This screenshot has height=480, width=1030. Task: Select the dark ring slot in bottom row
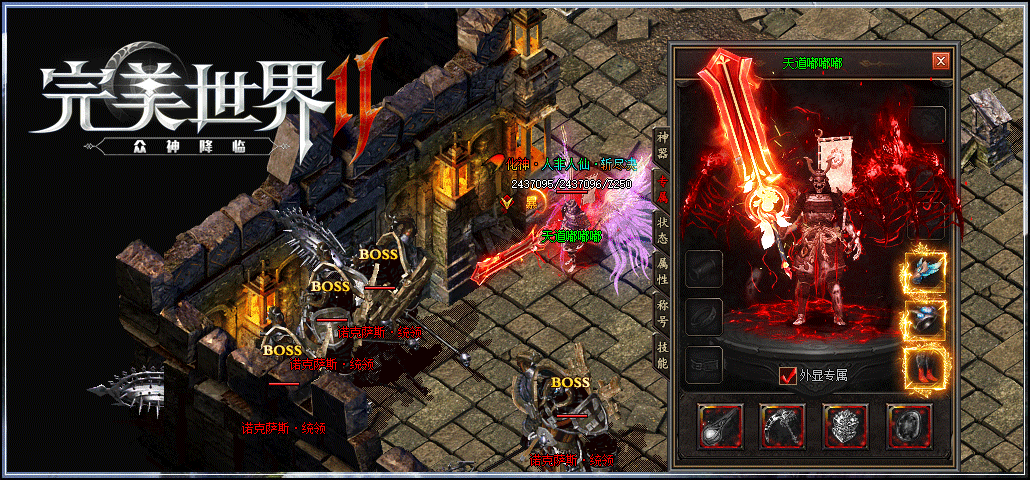click(909, 426)
